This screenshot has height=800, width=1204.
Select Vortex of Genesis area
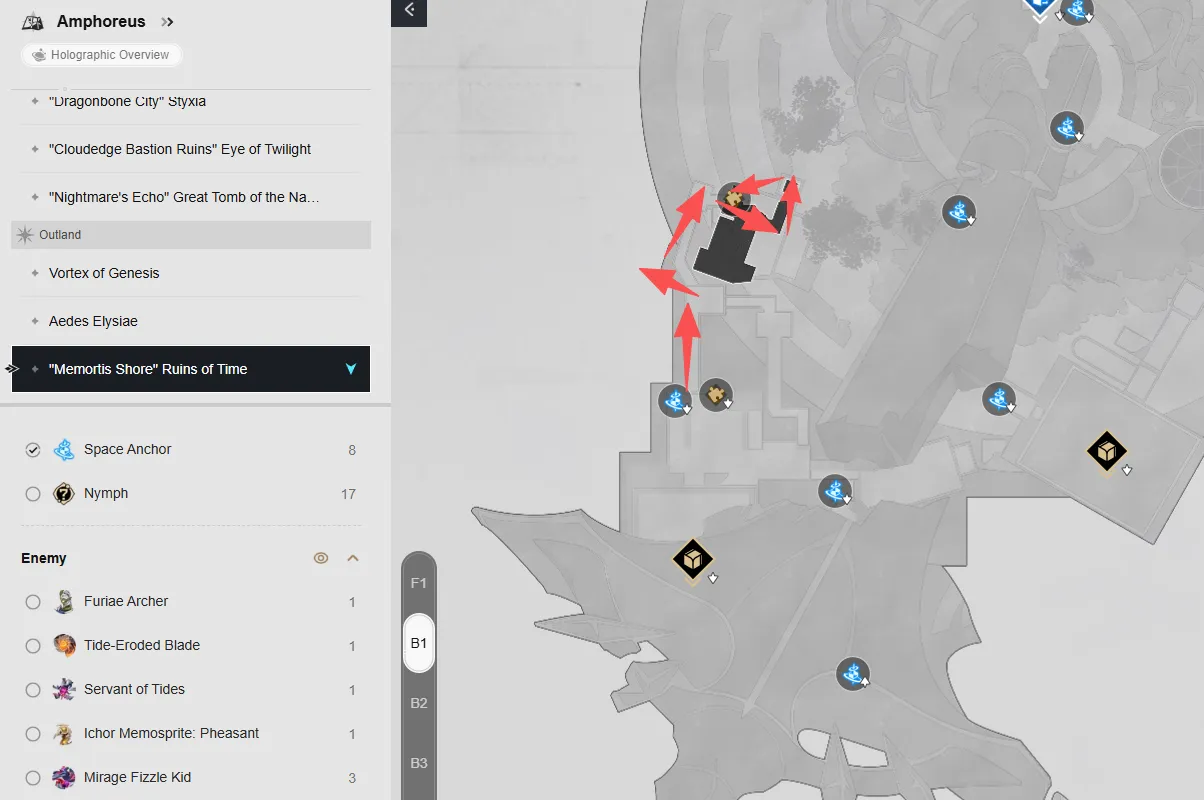coord(104,273)
